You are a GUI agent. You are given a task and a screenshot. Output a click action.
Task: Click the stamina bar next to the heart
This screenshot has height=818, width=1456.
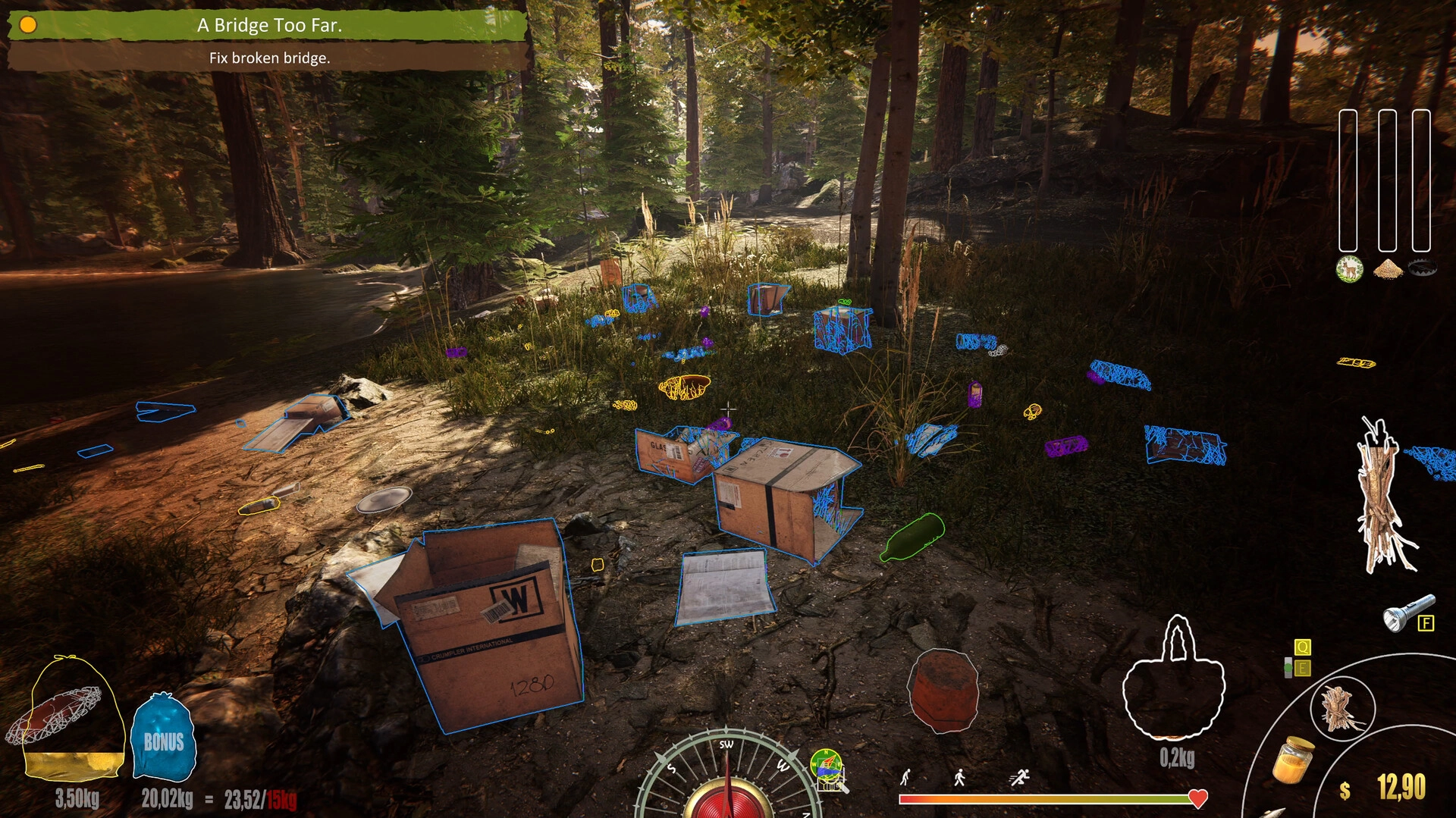pos(1046,798)
